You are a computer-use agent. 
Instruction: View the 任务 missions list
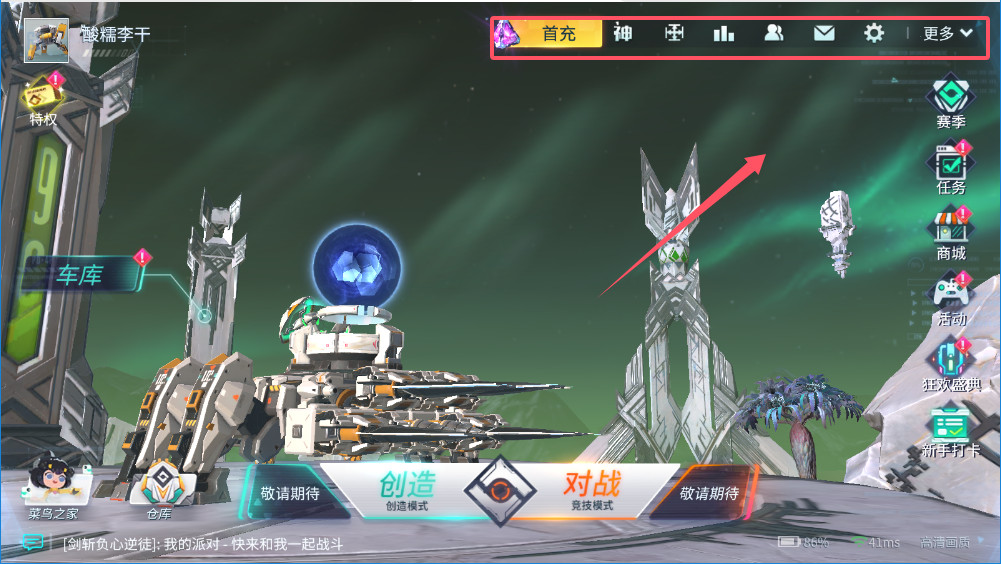(950, 167)
